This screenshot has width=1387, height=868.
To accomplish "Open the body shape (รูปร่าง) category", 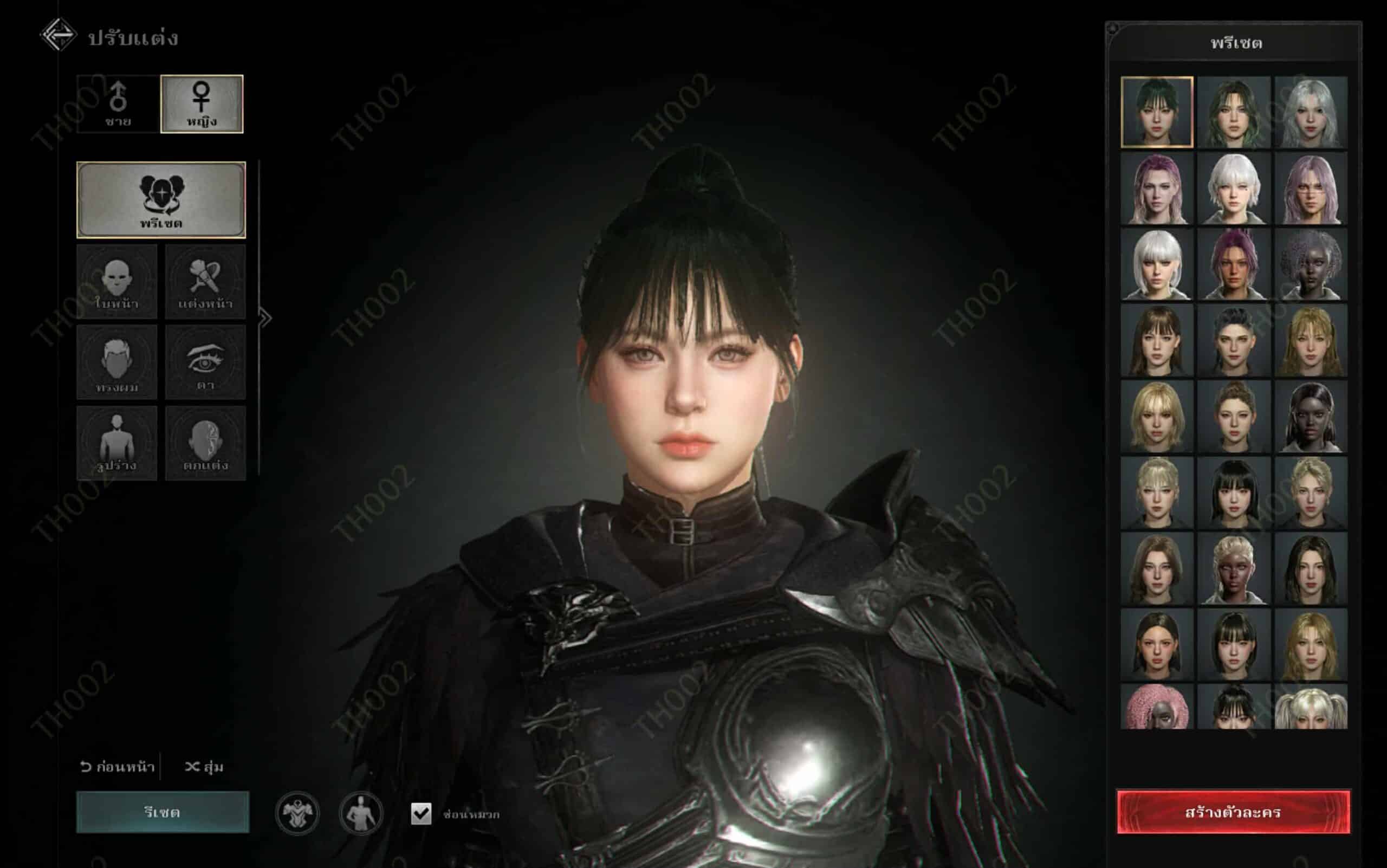I will coord(116,443).
